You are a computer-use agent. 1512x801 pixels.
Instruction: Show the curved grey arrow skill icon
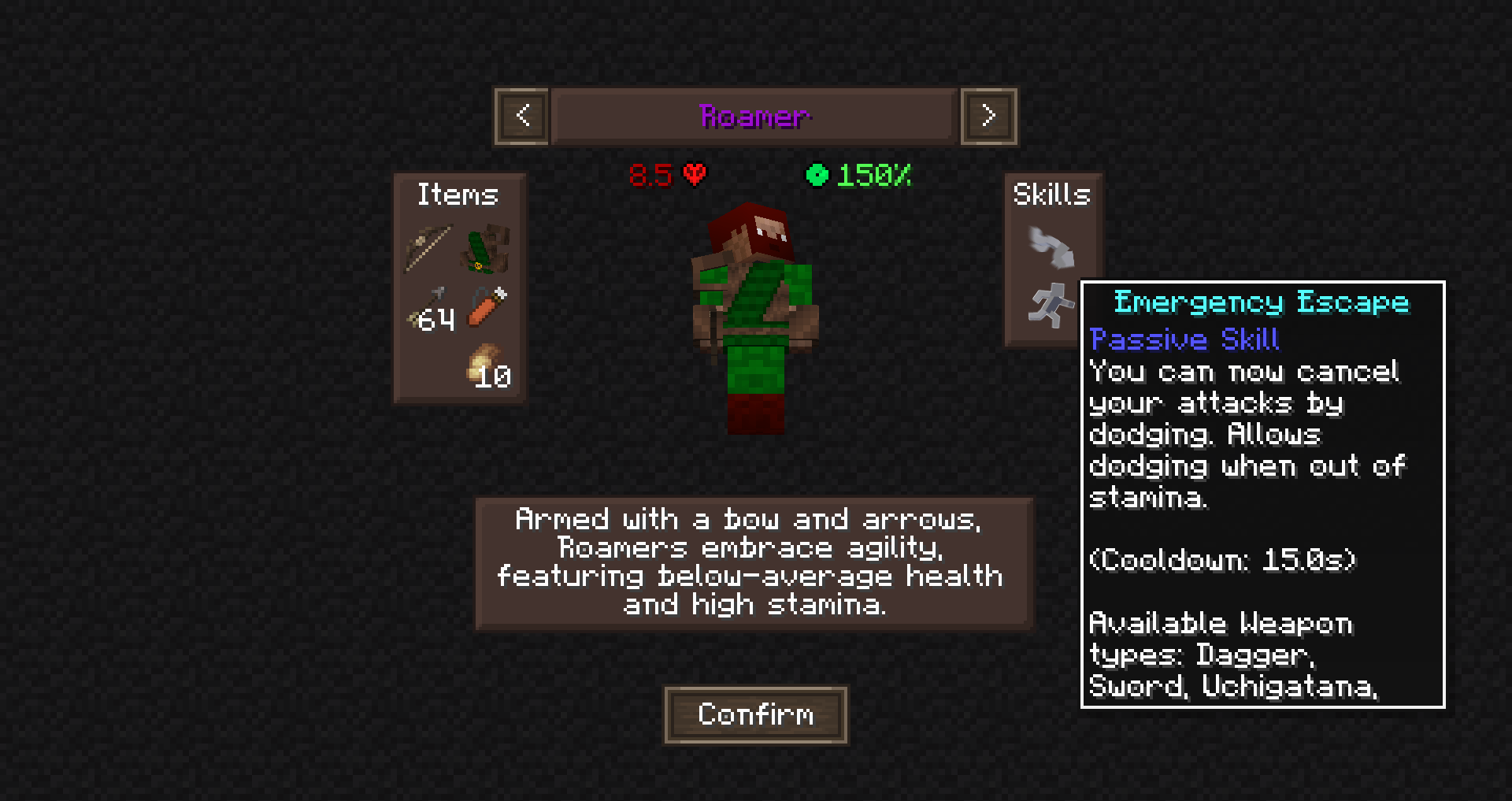tap(1051, 247)
